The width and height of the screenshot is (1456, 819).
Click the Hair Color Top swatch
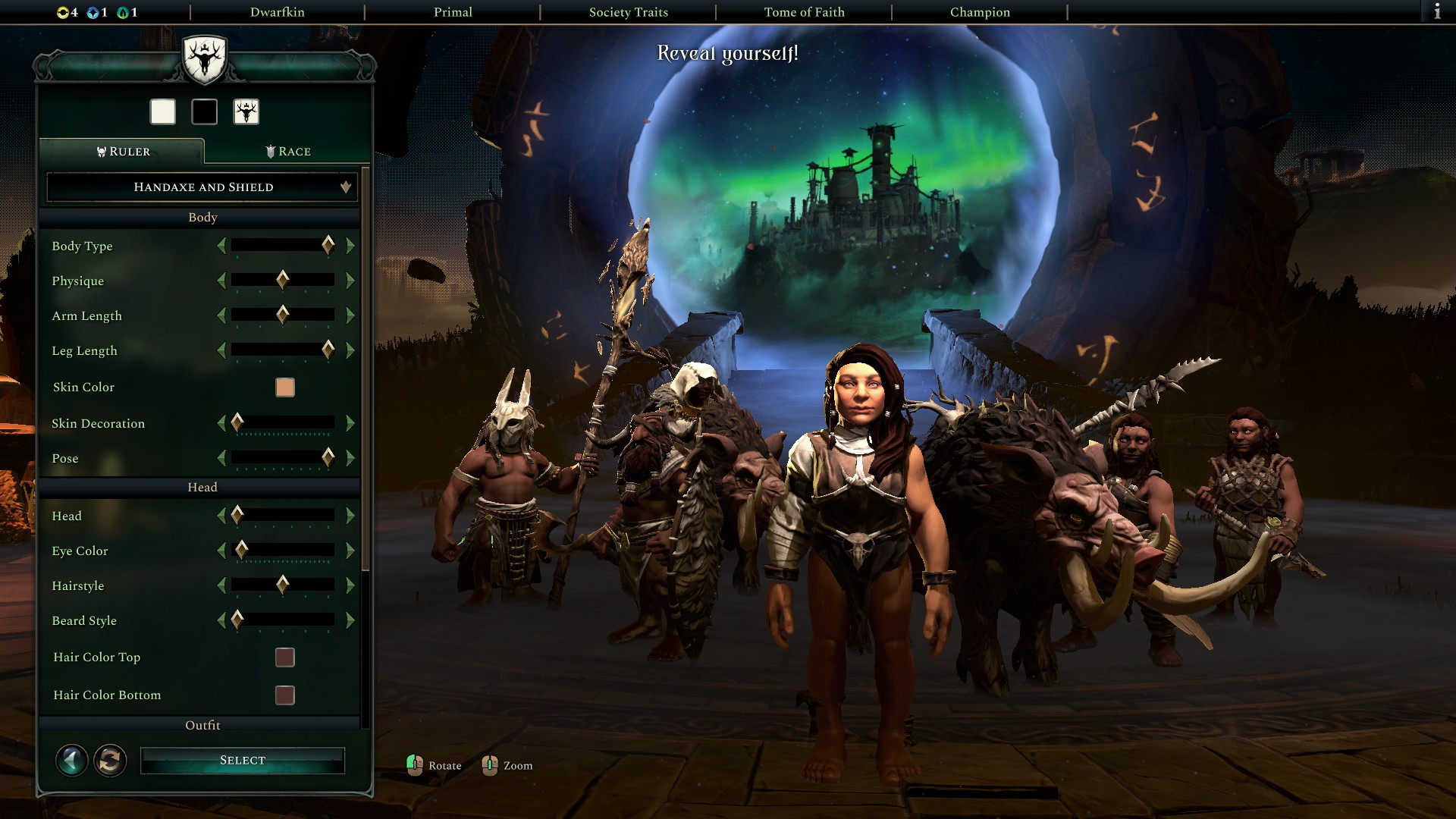pyautogui.click(x=284, y=657)
